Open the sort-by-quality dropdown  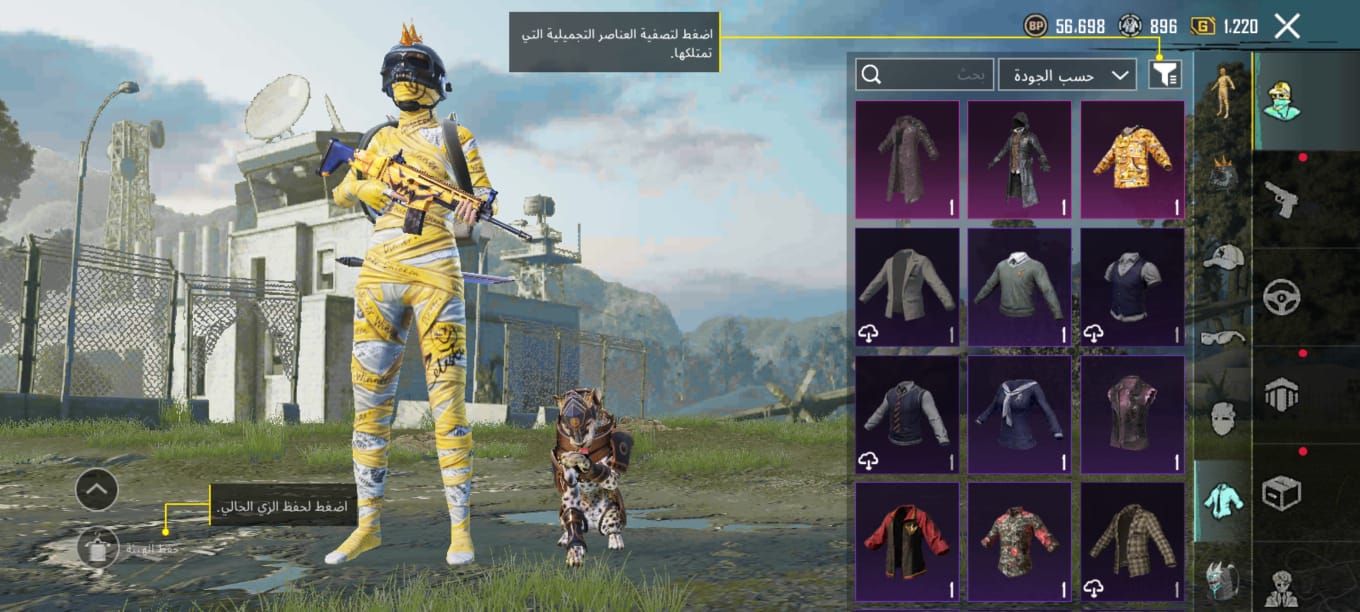(1067, 74)
